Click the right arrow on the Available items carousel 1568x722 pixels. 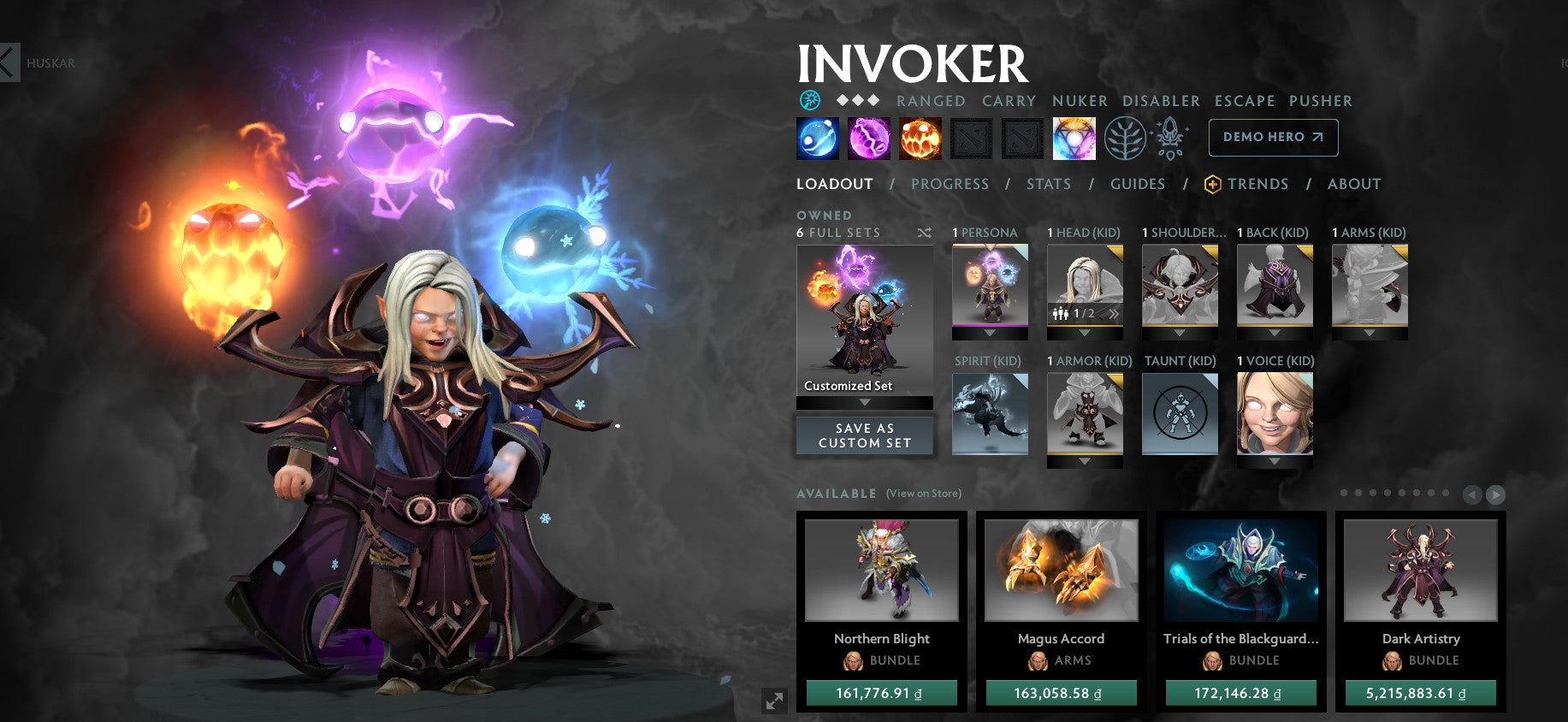pyautogui.click(x=1494, y=494)
